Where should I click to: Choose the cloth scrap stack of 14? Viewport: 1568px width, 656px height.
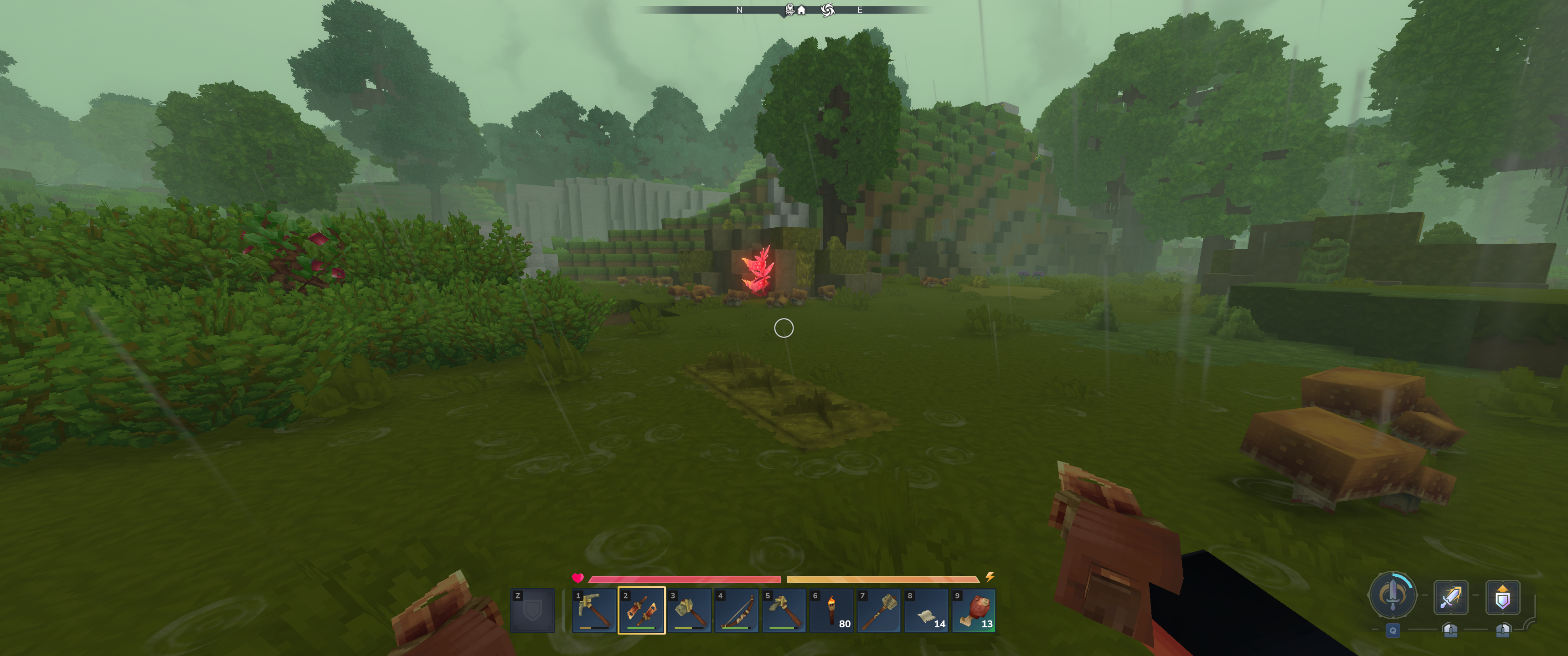tap(926, 610)
